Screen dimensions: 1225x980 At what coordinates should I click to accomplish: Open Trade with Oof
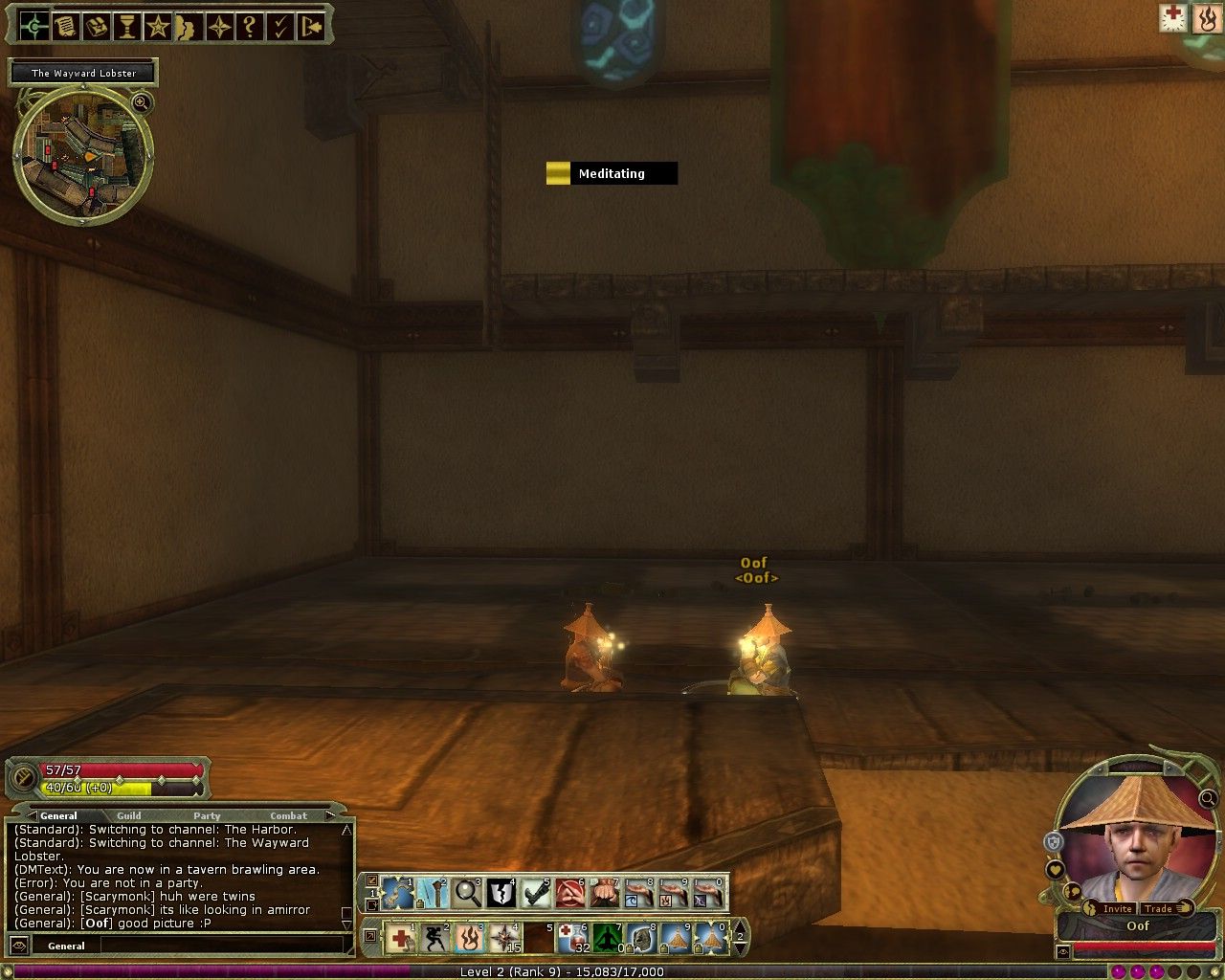[1159, 908]
